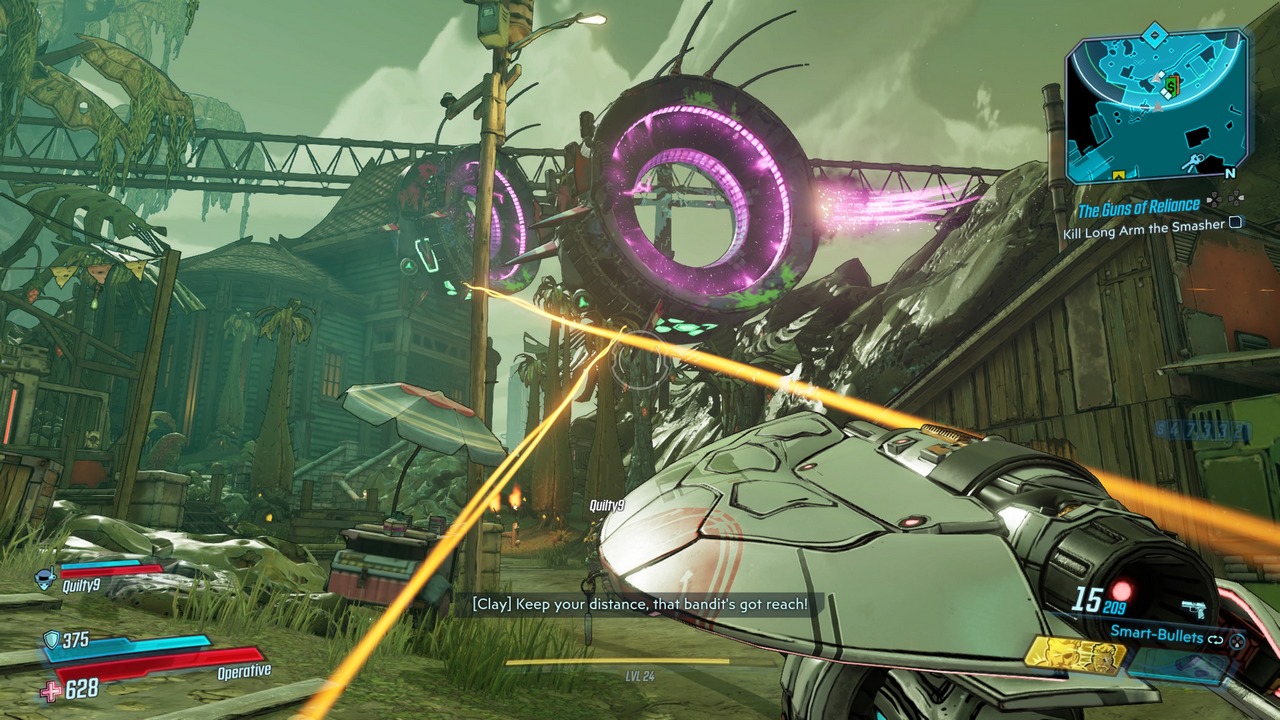The width and height of the screenshot is (1280, 720).
Task: Click the shield icon beside 375
Action: (51, 640)
